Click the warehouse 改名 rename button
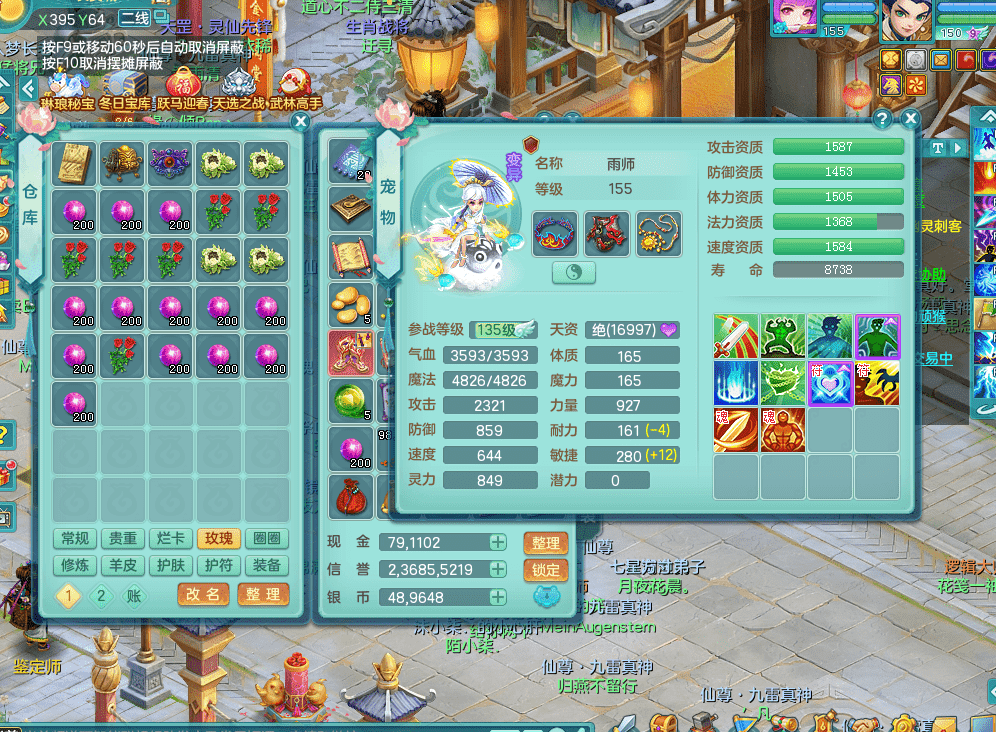The width and height of the screenshot is (996, 732). (x=204, y=594)
